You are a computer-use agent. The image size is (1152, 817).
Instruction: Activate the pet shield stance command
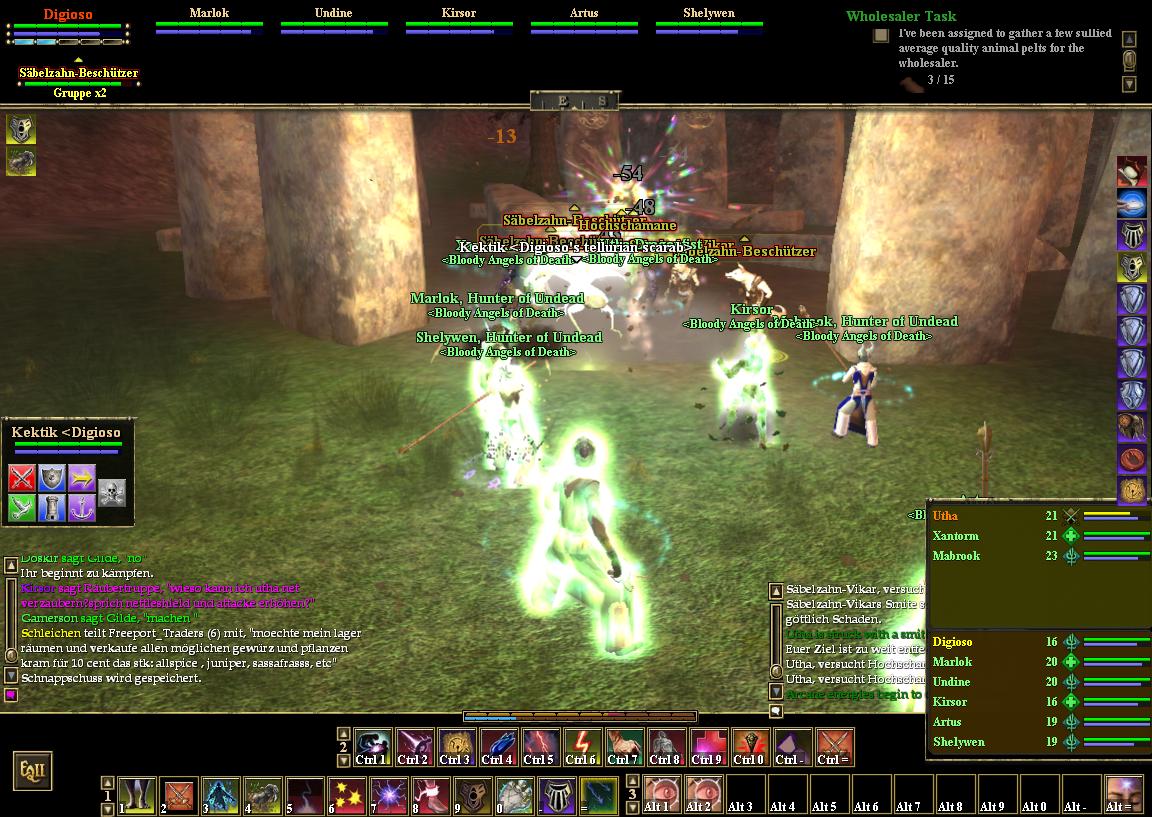52,477
